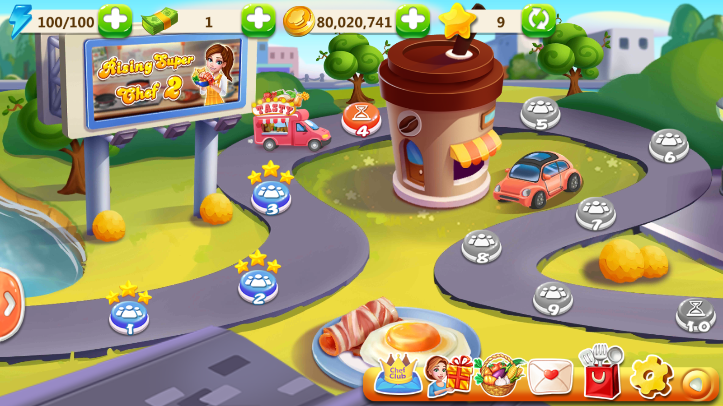
Task: Choose locked level 5 node
Action: [540, 111]
